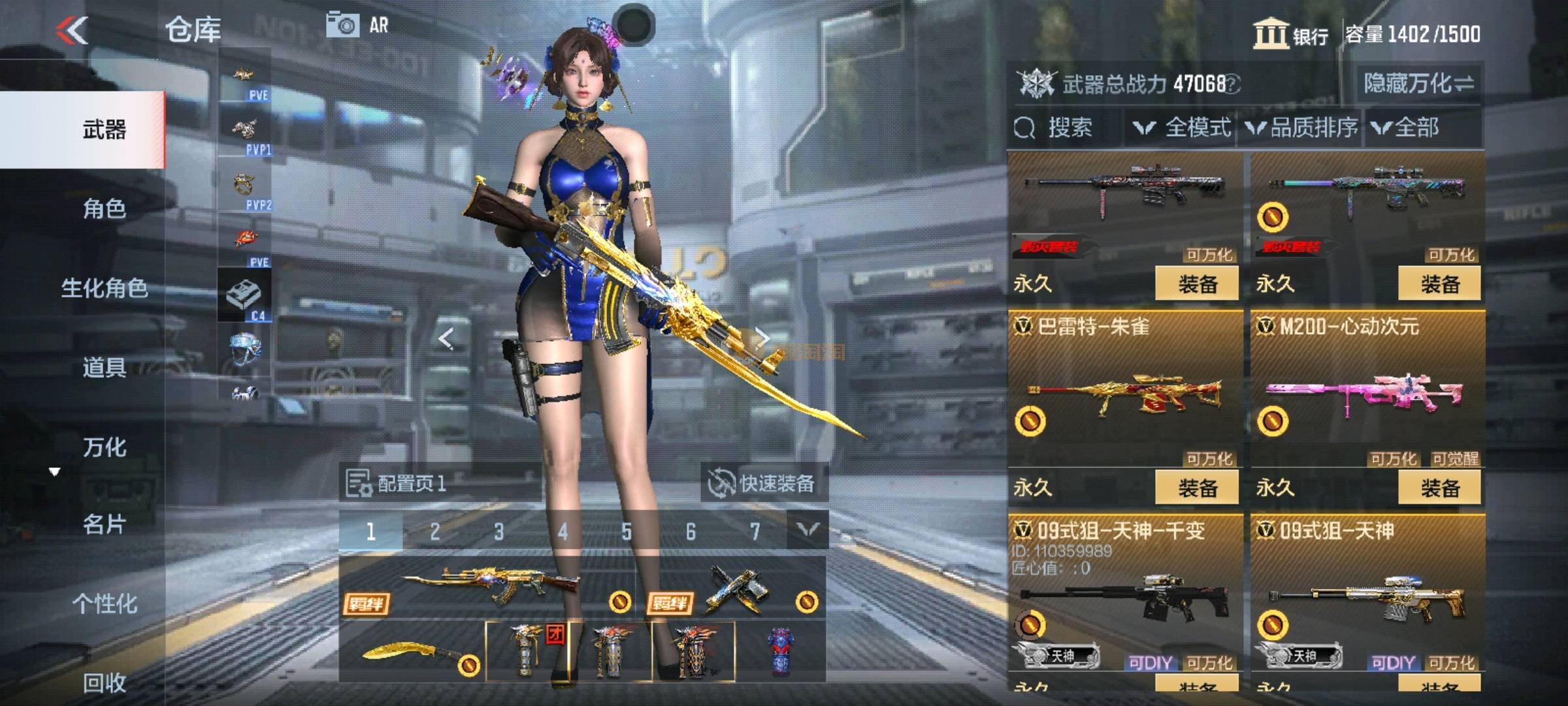The height and width of the screenshot is (706, 1568).
Task: Equip the M200-心动次元 rifle
Action: click(x=1439, y=488)
